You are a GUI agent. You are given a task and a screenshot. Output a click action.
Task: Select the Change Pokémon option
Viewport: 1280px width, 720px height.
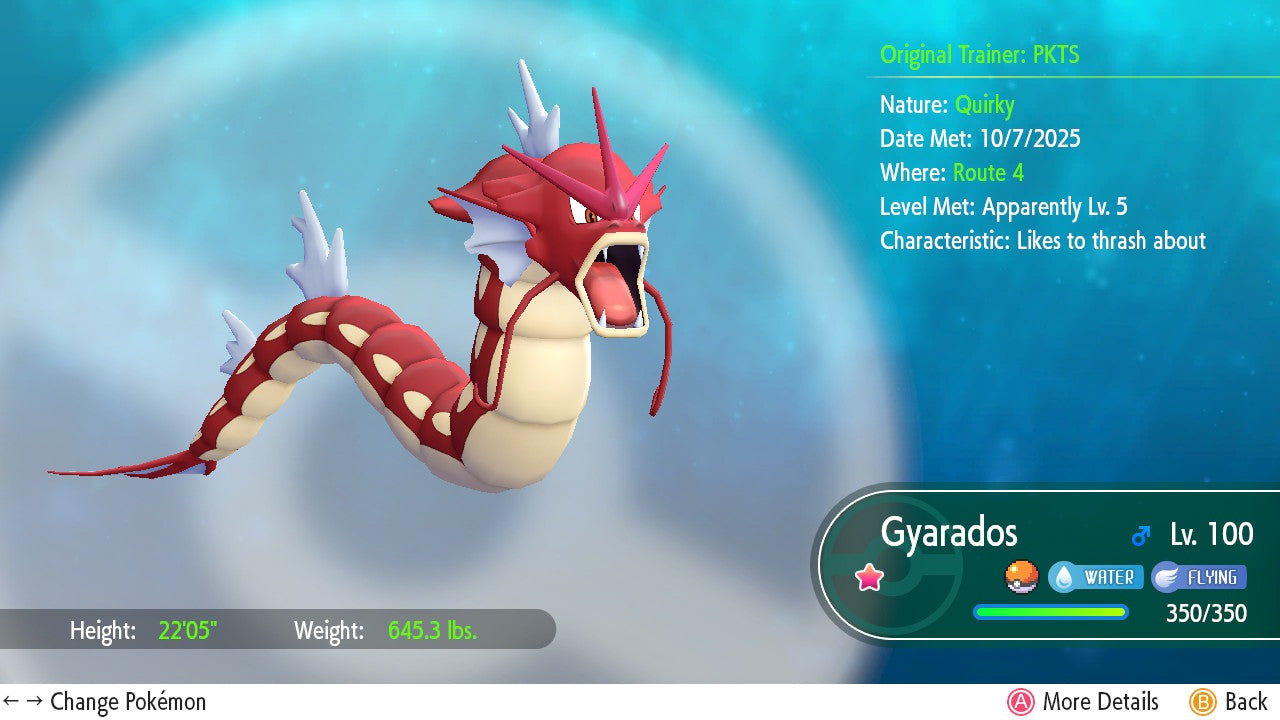click(x=105, y=702)
